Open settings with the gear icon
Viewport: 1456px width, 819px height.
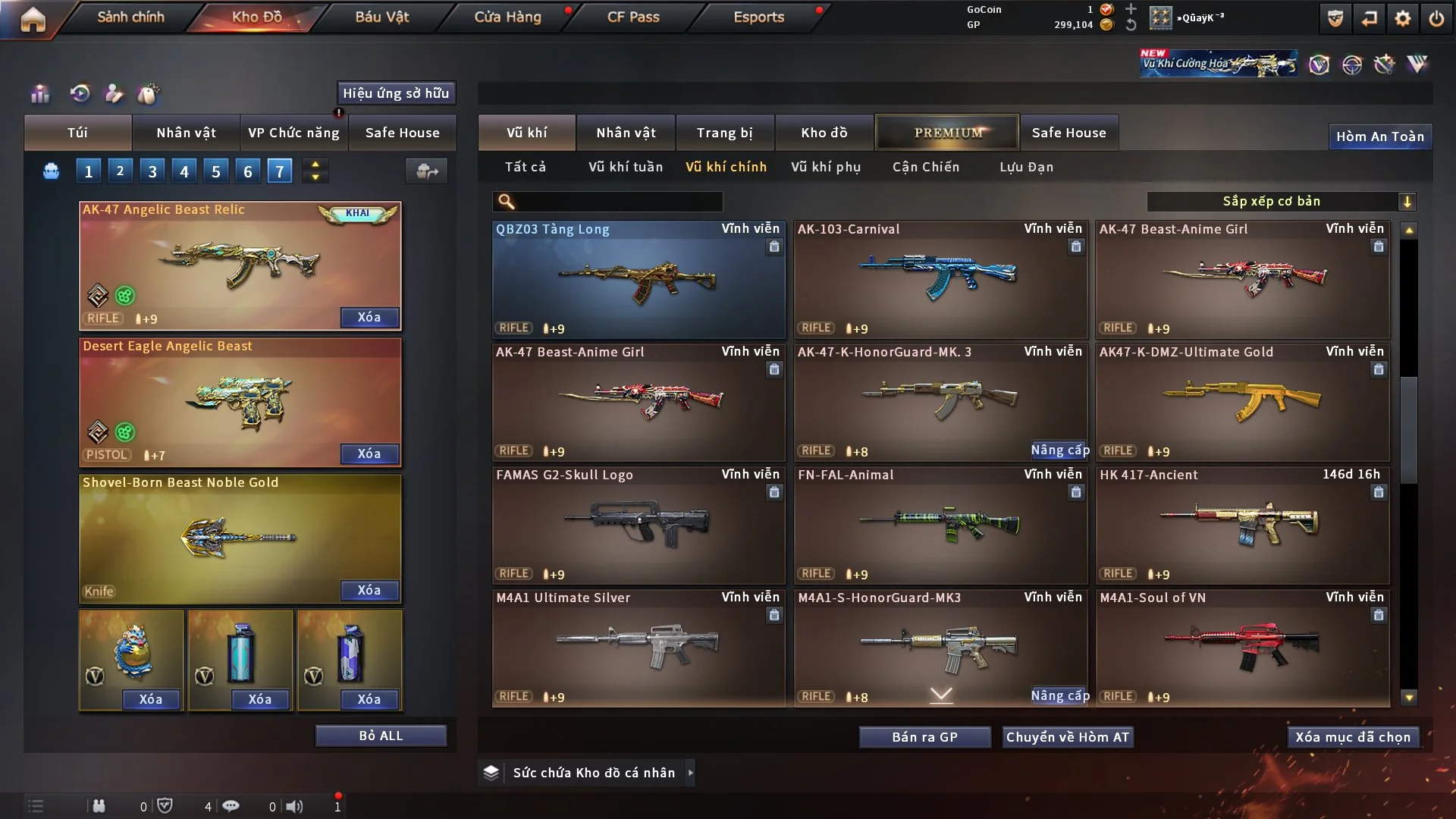click(1403, 18)
